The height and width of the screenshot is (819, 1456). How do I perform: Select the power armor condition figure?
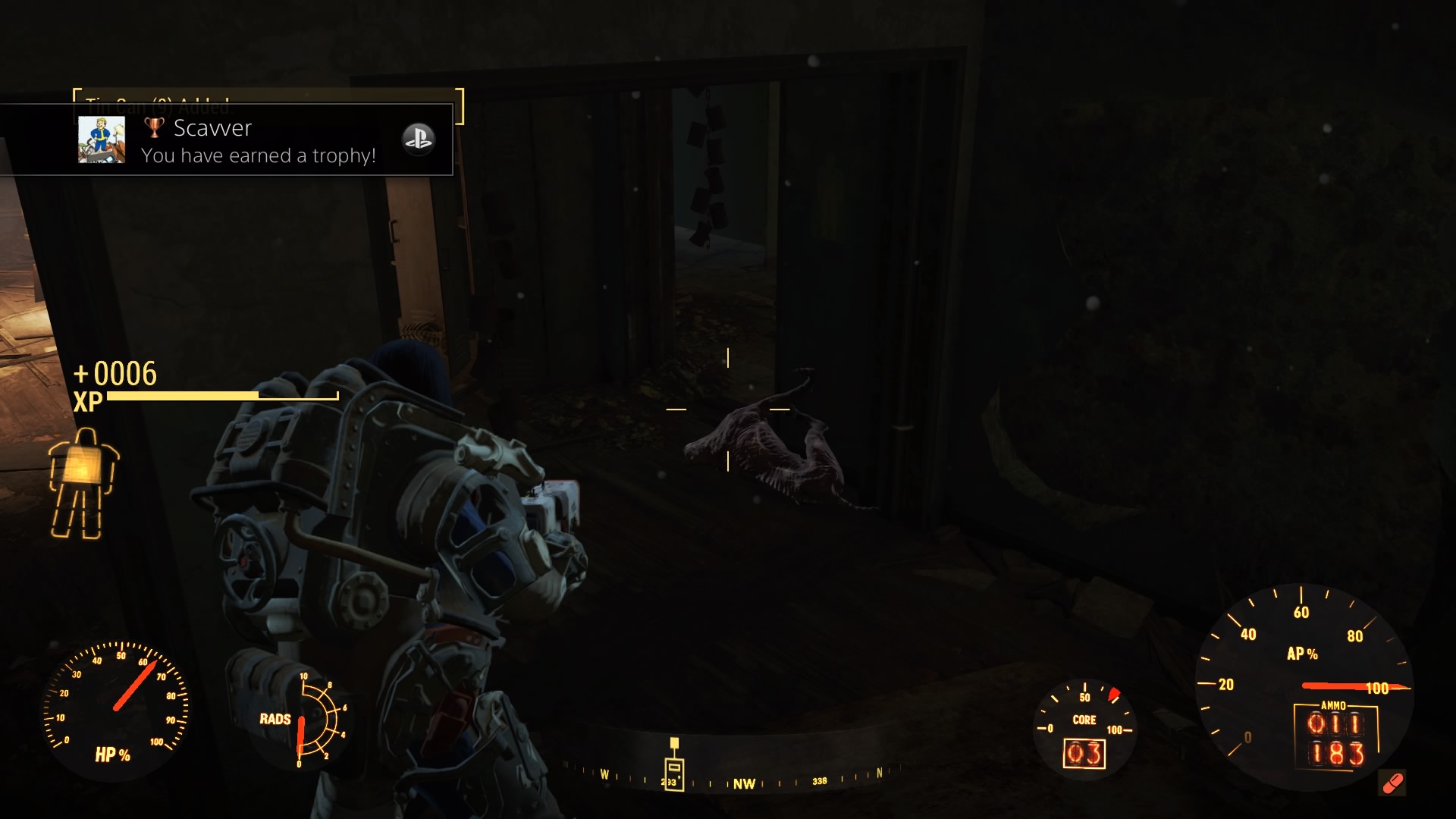(x=83, y=483)
